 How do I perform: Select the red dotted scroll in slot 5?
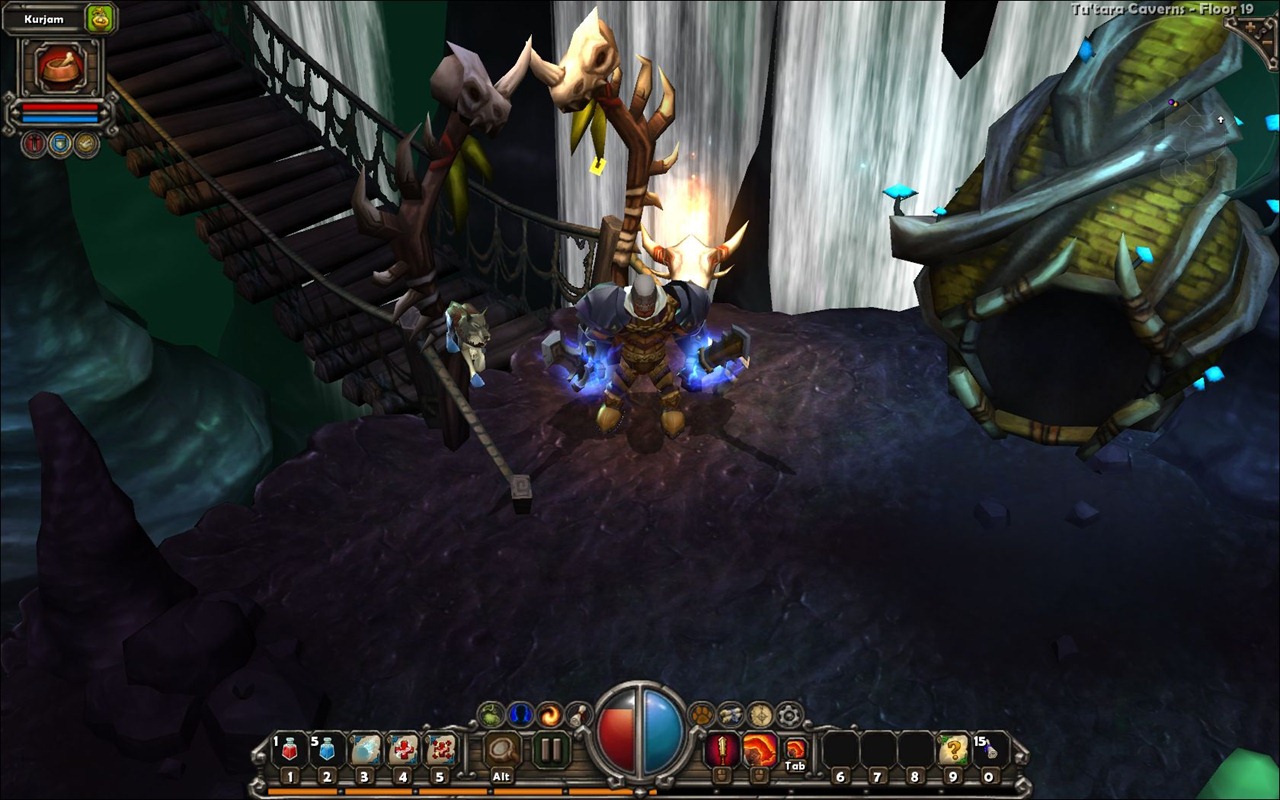[441, 749]
